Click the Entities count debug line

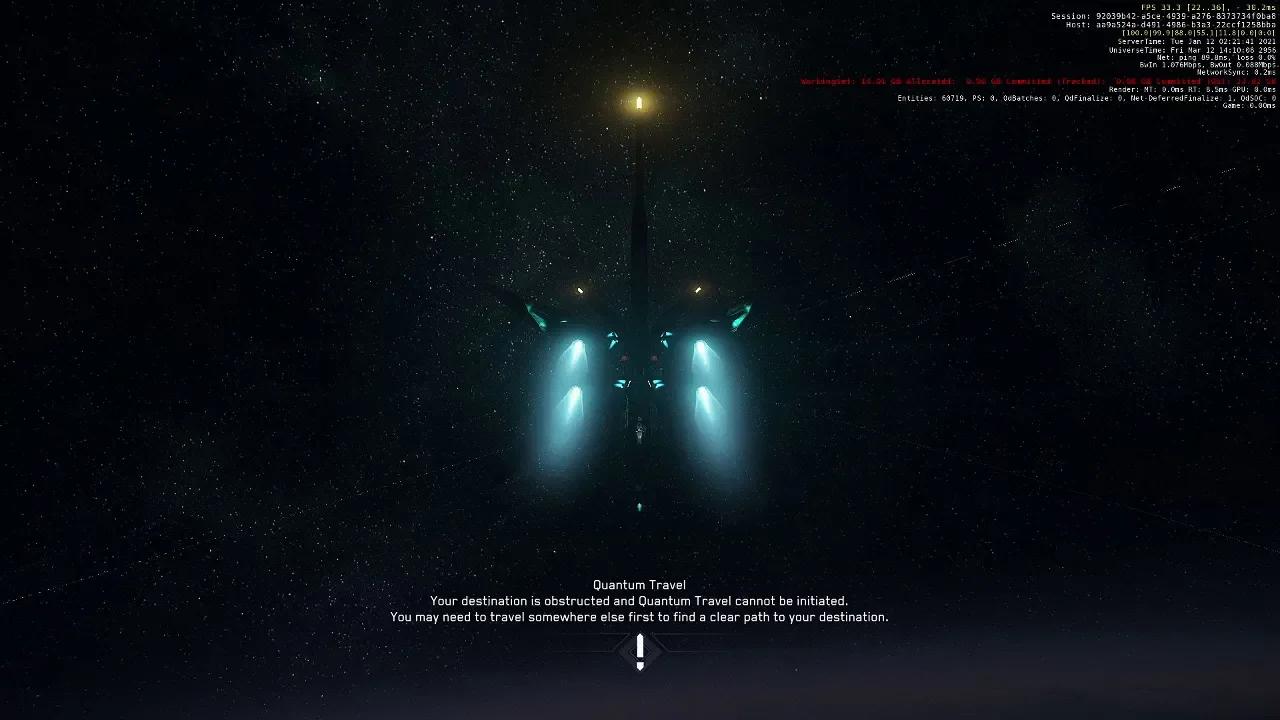click(1090, 97)
